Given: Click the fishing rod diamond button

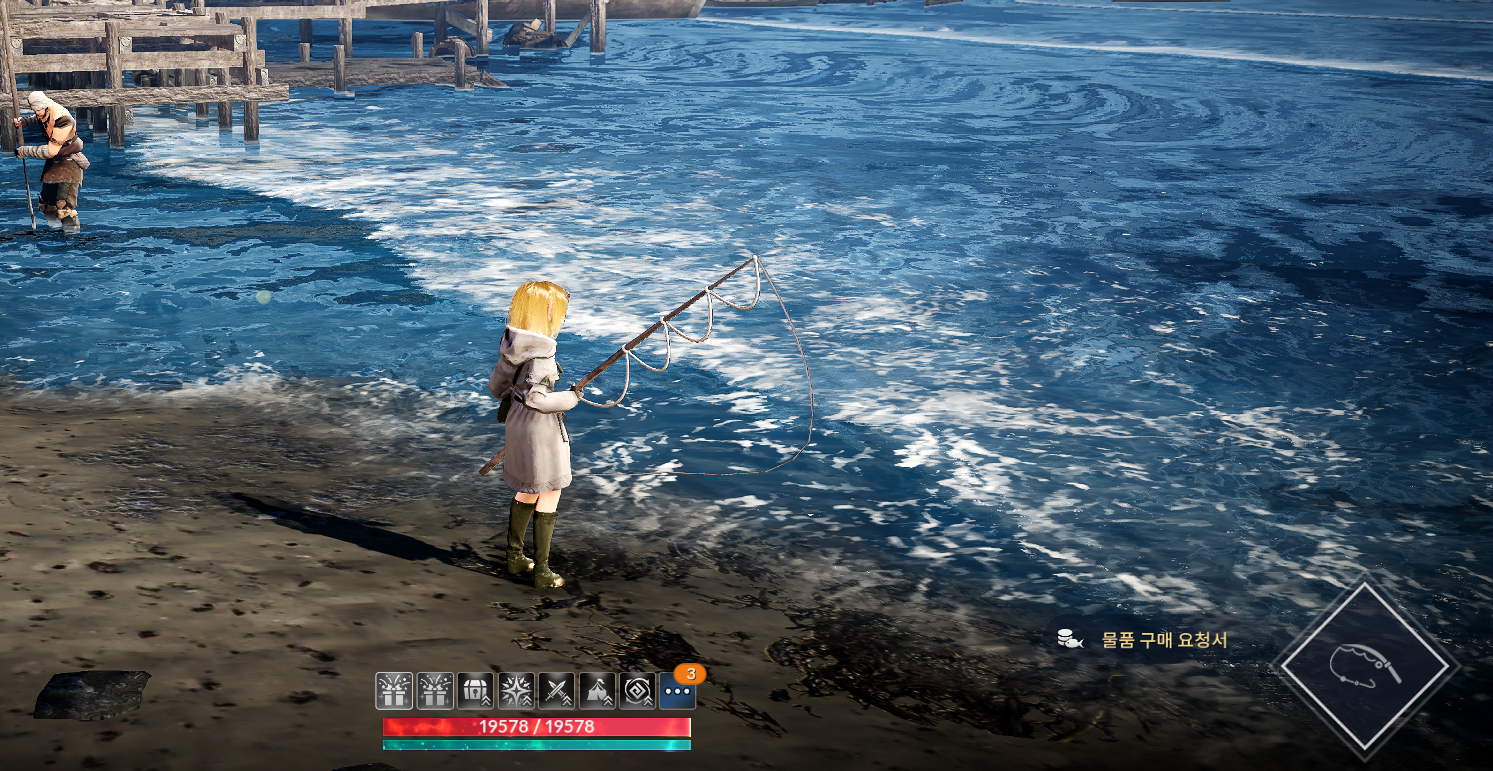Looking at the screenshot, I should [1365, 666].
